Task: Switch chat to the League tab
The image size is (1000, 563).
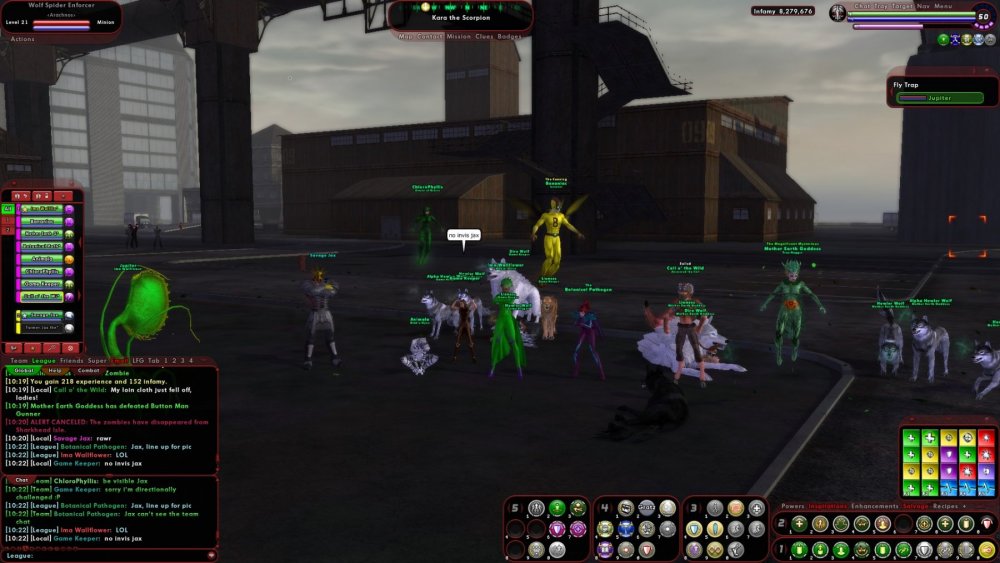Action: pos(43,360)
